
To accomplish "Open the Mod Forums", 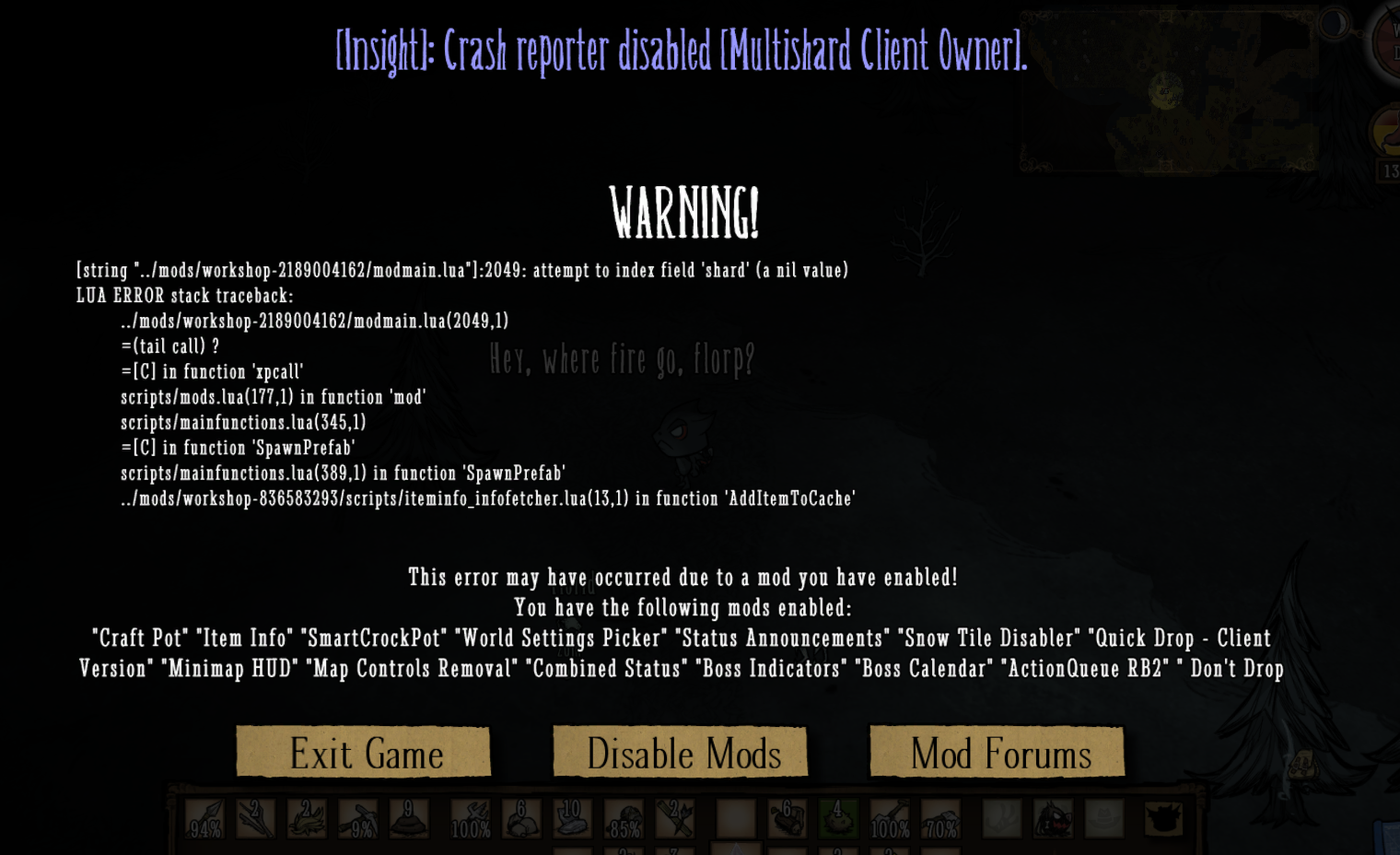I will [997, 753].
